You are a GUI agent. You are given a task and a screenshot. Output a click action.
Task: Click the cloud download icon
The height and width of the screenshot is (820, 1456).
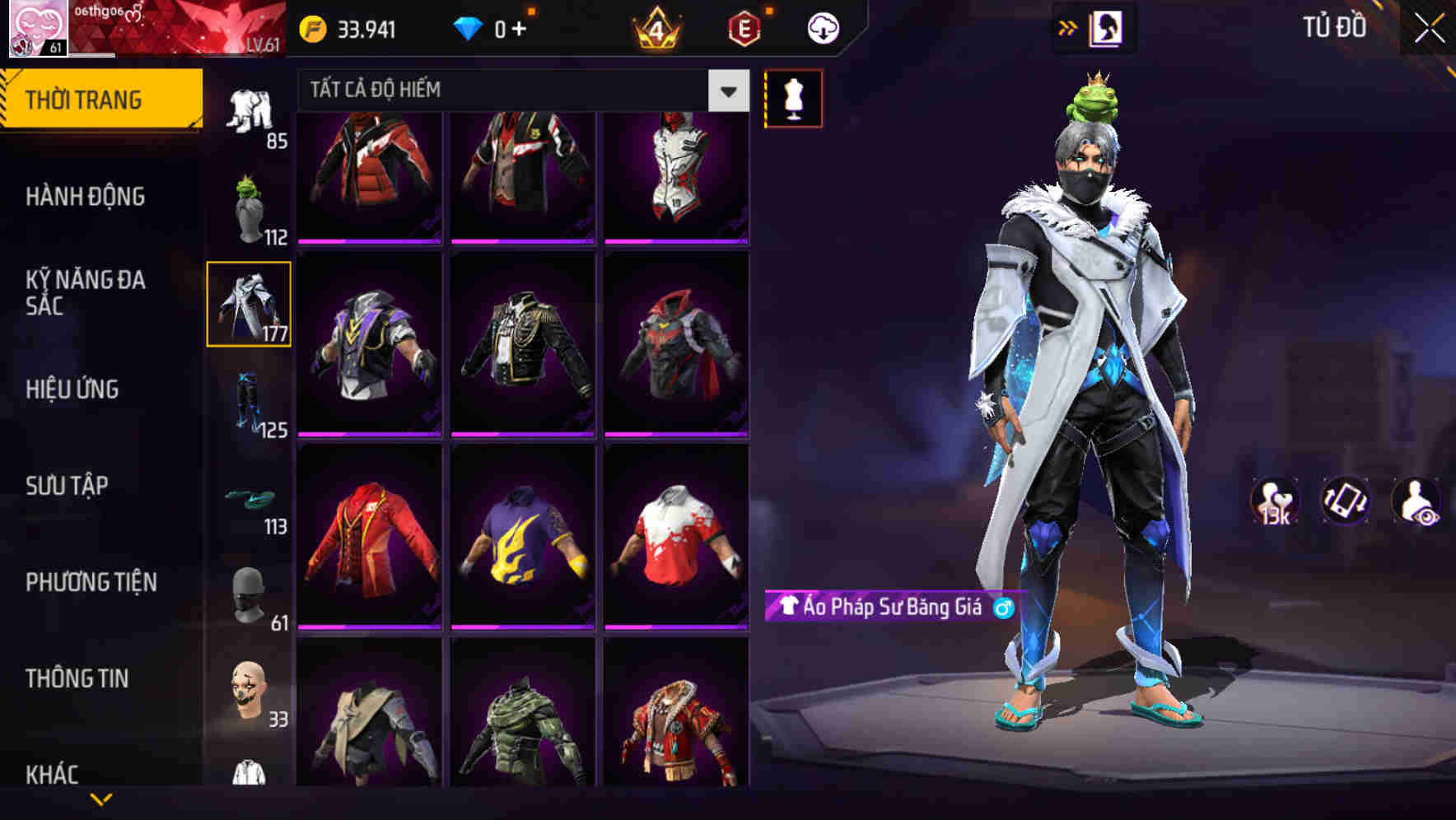coord(823,27)
